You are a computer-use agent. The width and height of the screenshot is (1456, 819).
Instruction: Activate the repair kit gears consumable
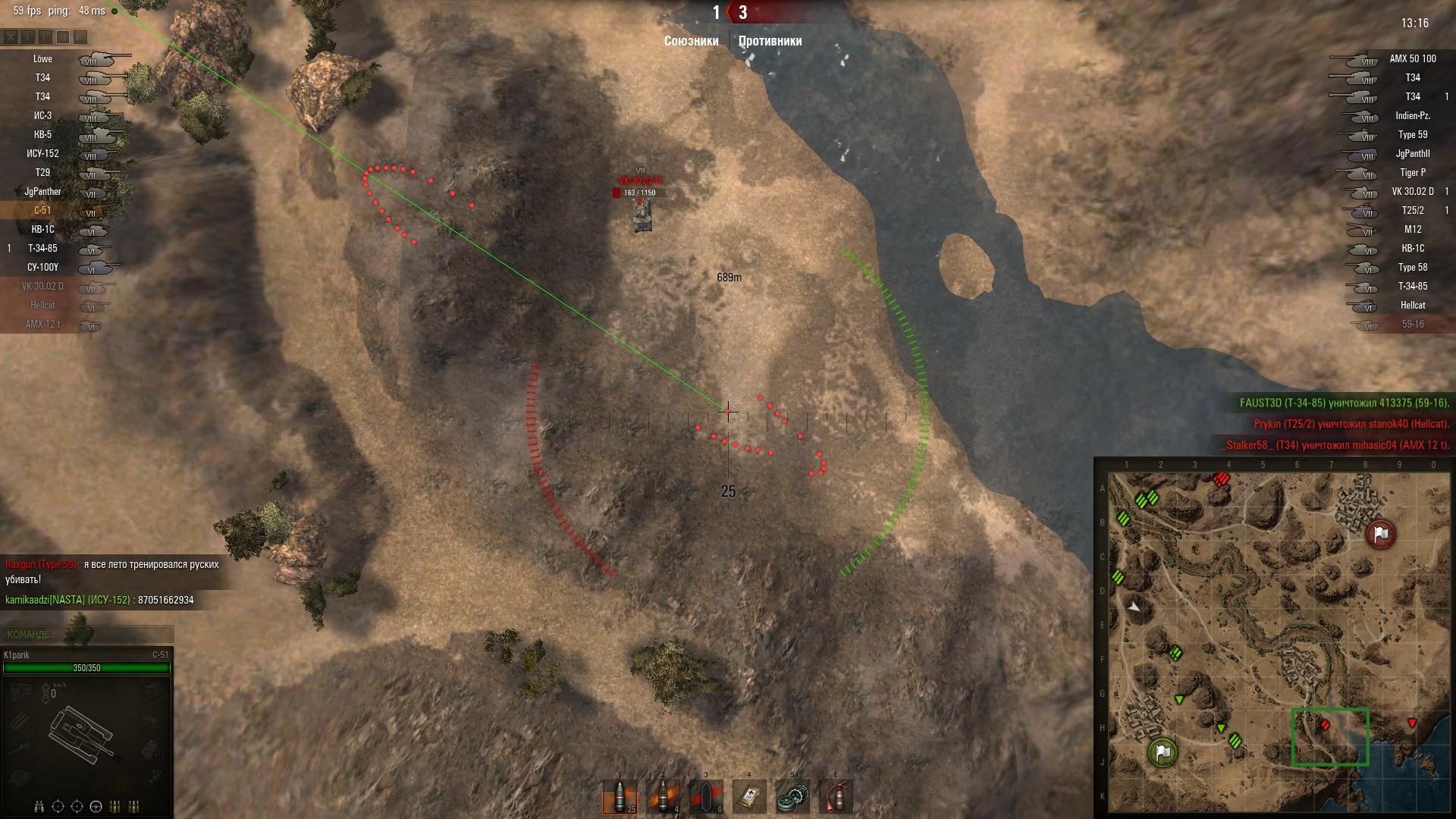[x=792, y=797]
